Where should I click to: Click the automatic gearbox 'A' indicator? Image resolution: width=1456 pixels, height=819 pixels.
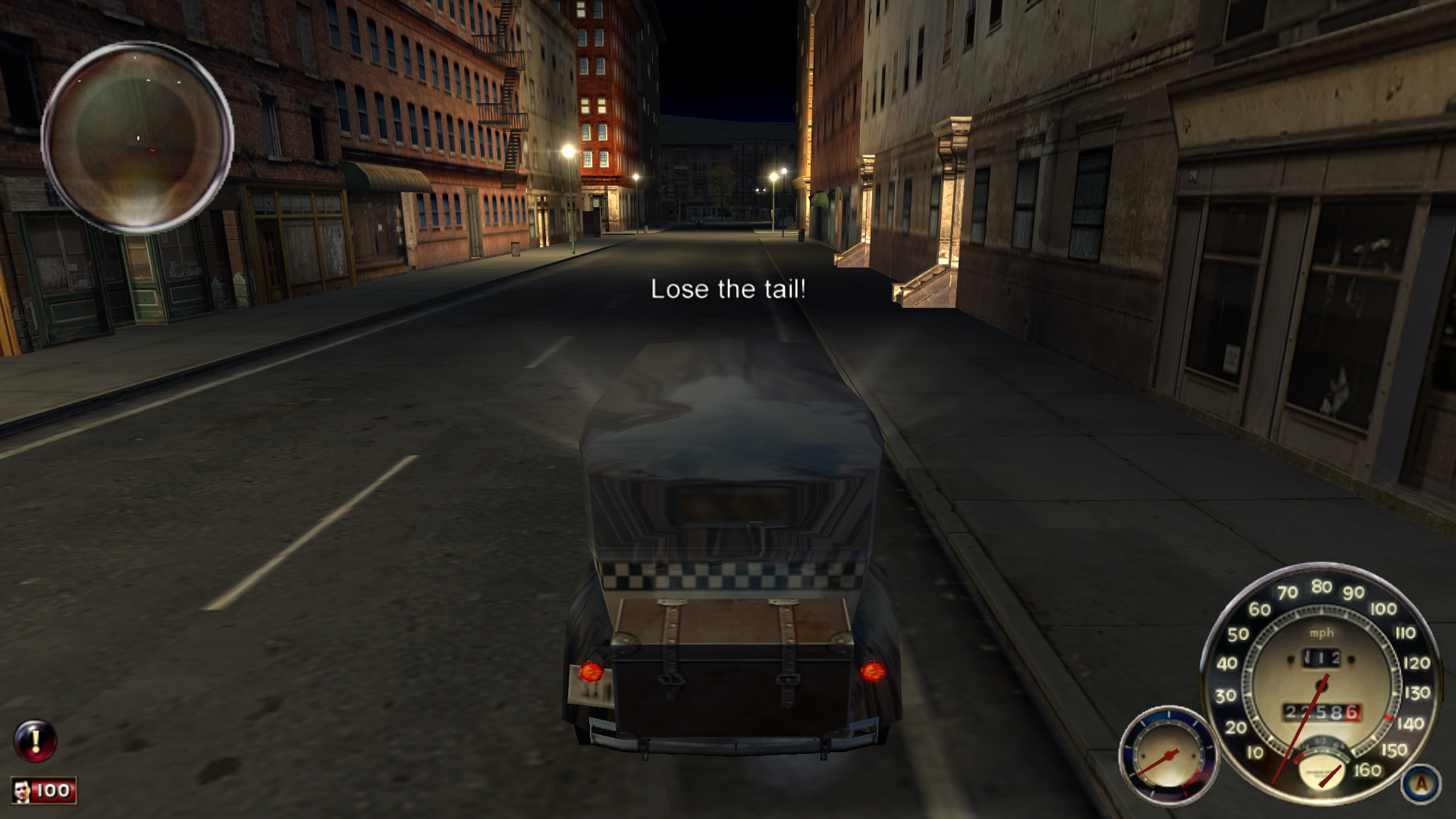click(1420, 784)
